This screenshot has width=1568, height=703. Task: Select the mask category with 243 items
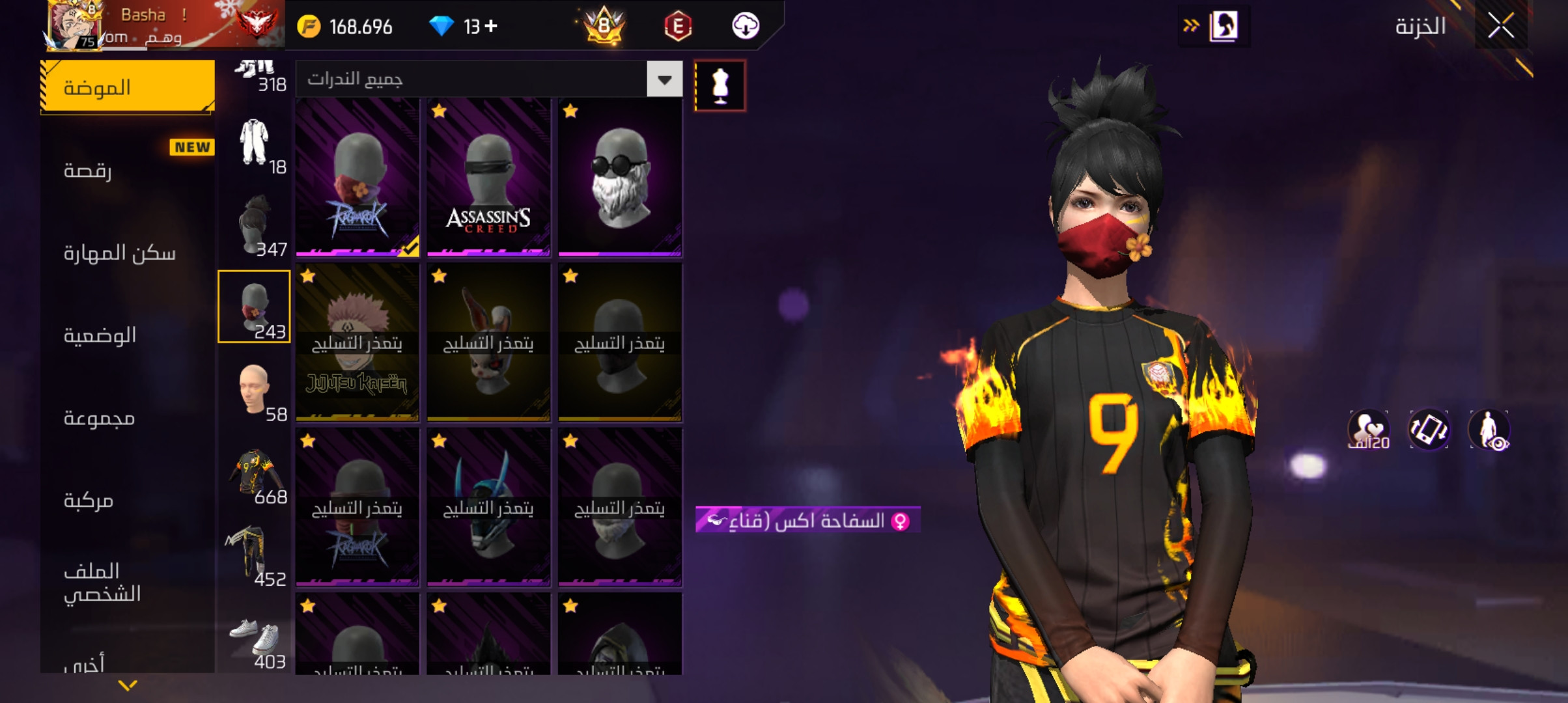tap(254, 307)
